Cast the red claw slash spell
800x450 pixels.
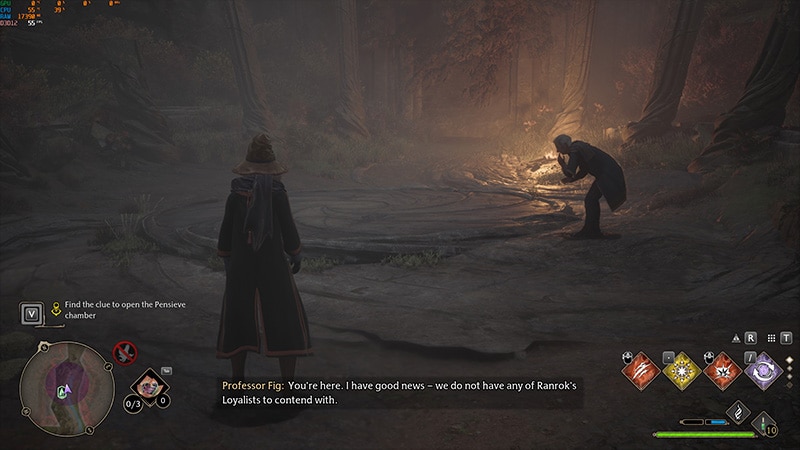(x=640, y=371)
